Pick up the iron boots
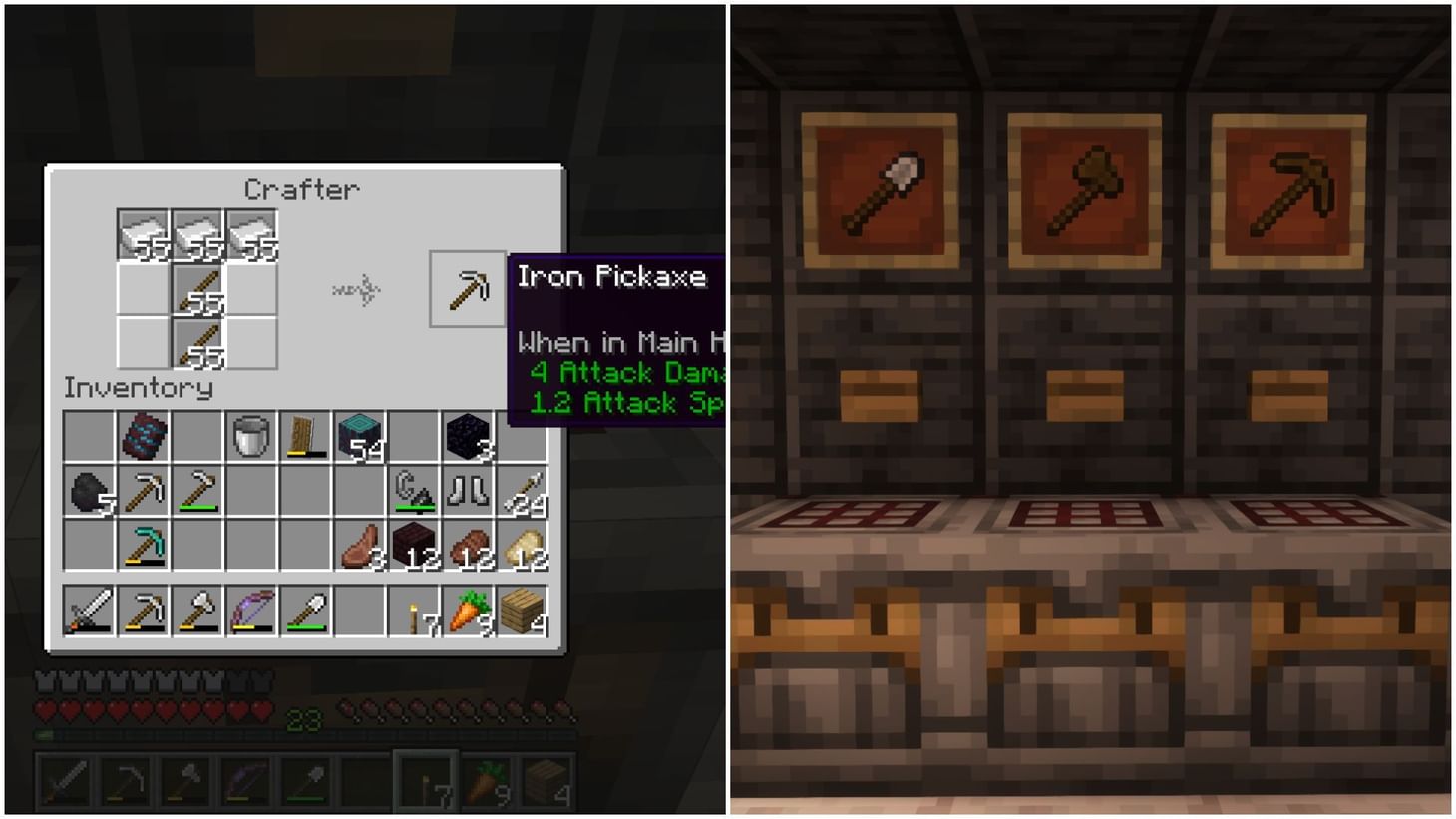 [x=468, y=489]
